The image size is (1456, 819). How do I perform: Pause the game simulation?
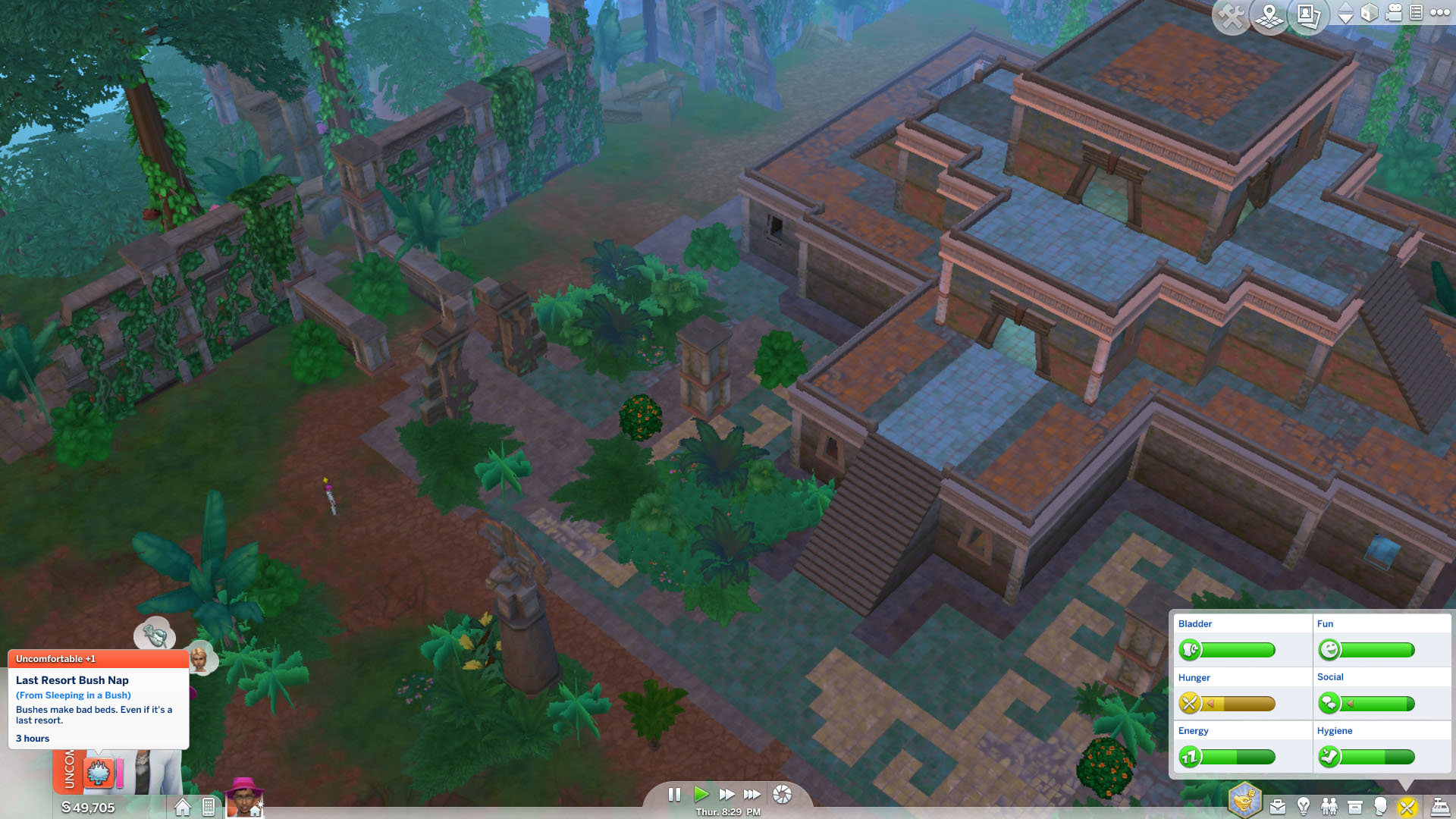[675, 795]
